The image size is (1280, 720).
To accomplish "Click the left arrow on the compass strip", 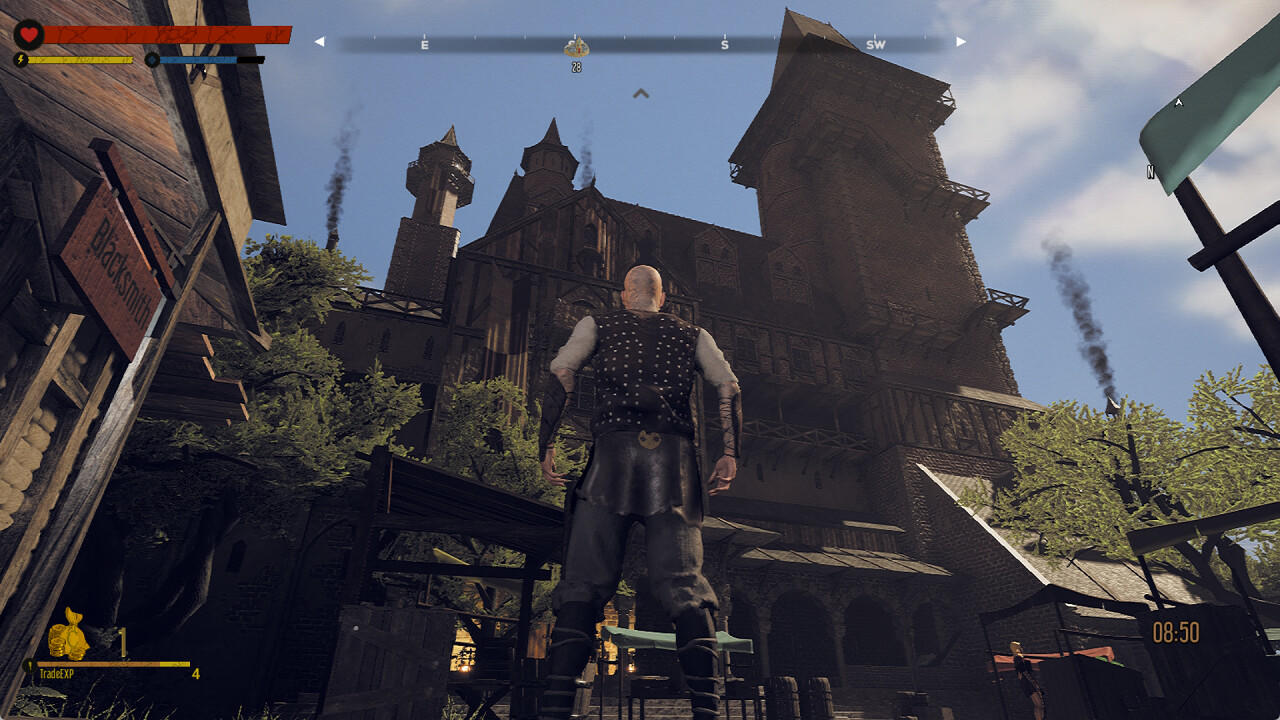I will pos(320,42).
